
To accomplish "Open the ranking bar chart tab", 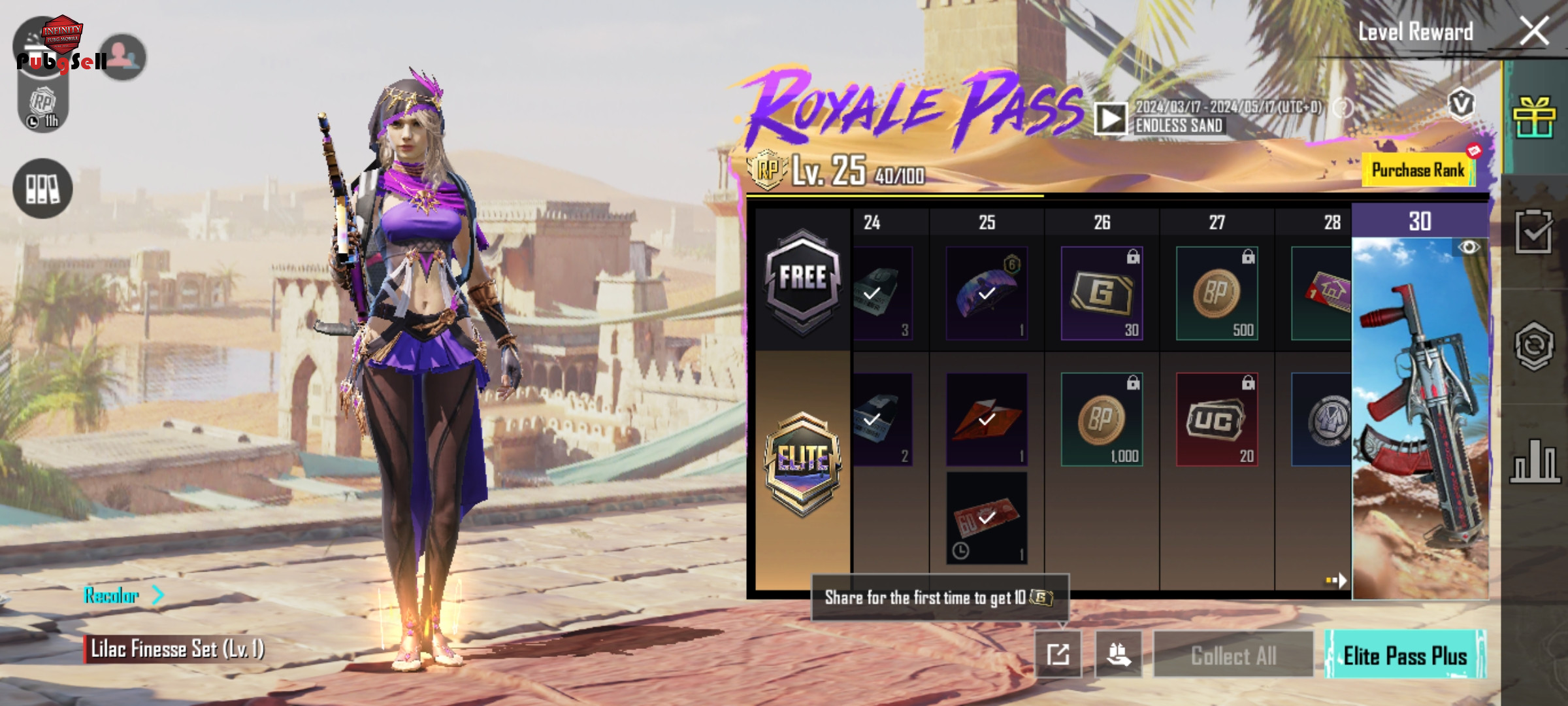I will tap(1533, 461).
